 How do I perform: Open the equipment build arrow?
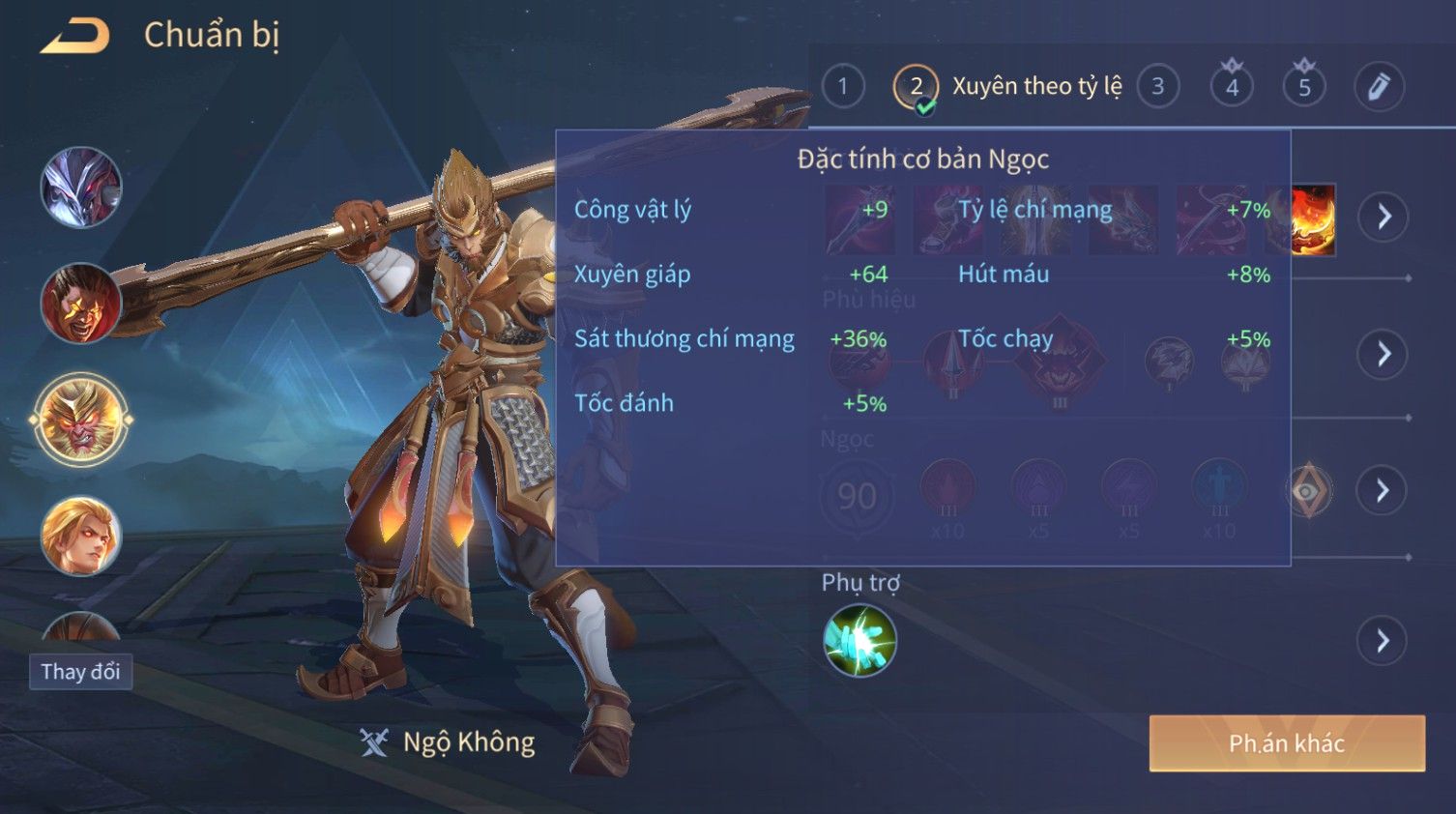pyautogui.click(x=1383, y=217)
